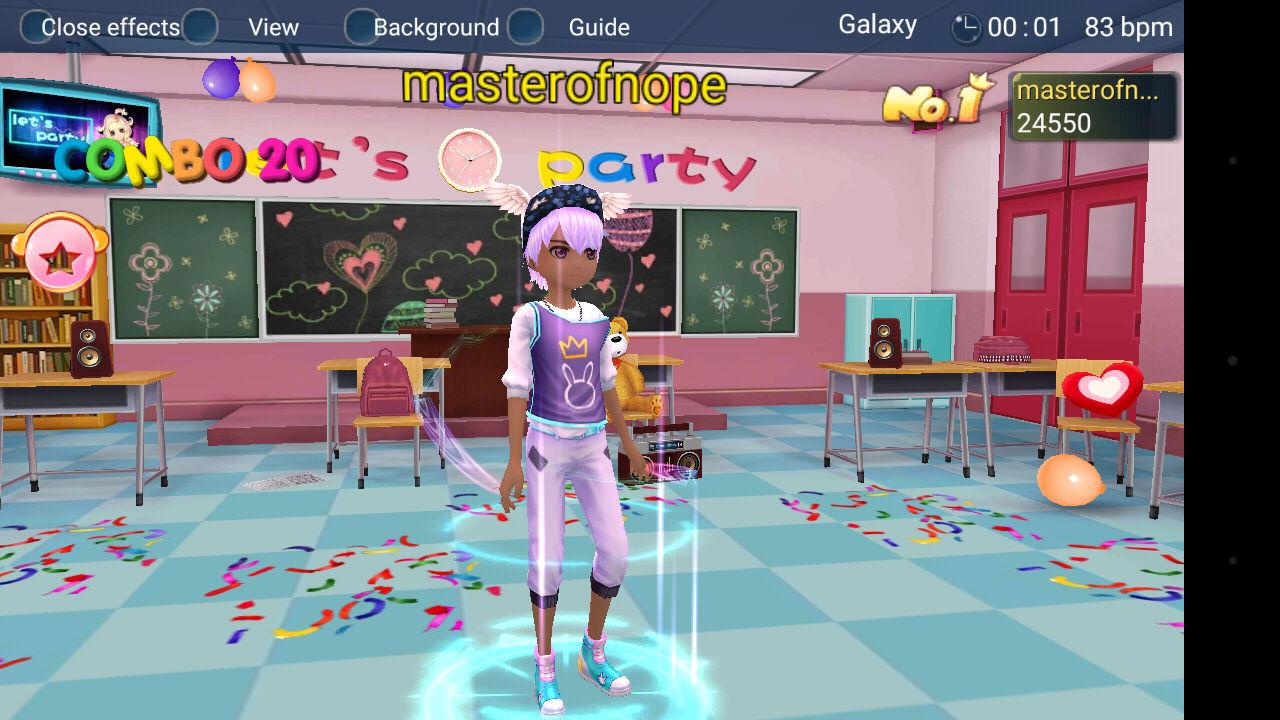Tap the pink star skill button
Viewport: 1280px width, 720px height.
(x=60, y=256)
